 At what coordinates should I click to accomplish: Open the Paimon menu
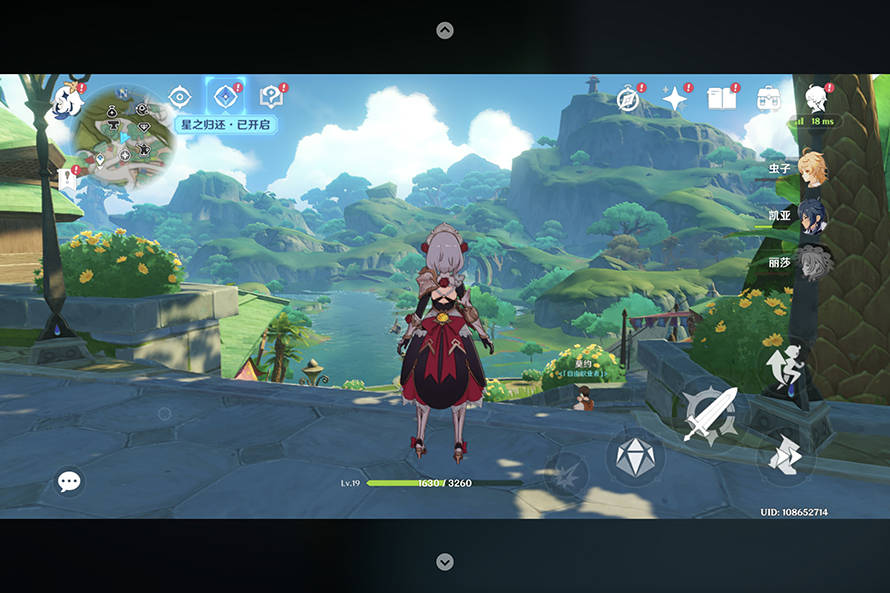[x=67, y=100]
